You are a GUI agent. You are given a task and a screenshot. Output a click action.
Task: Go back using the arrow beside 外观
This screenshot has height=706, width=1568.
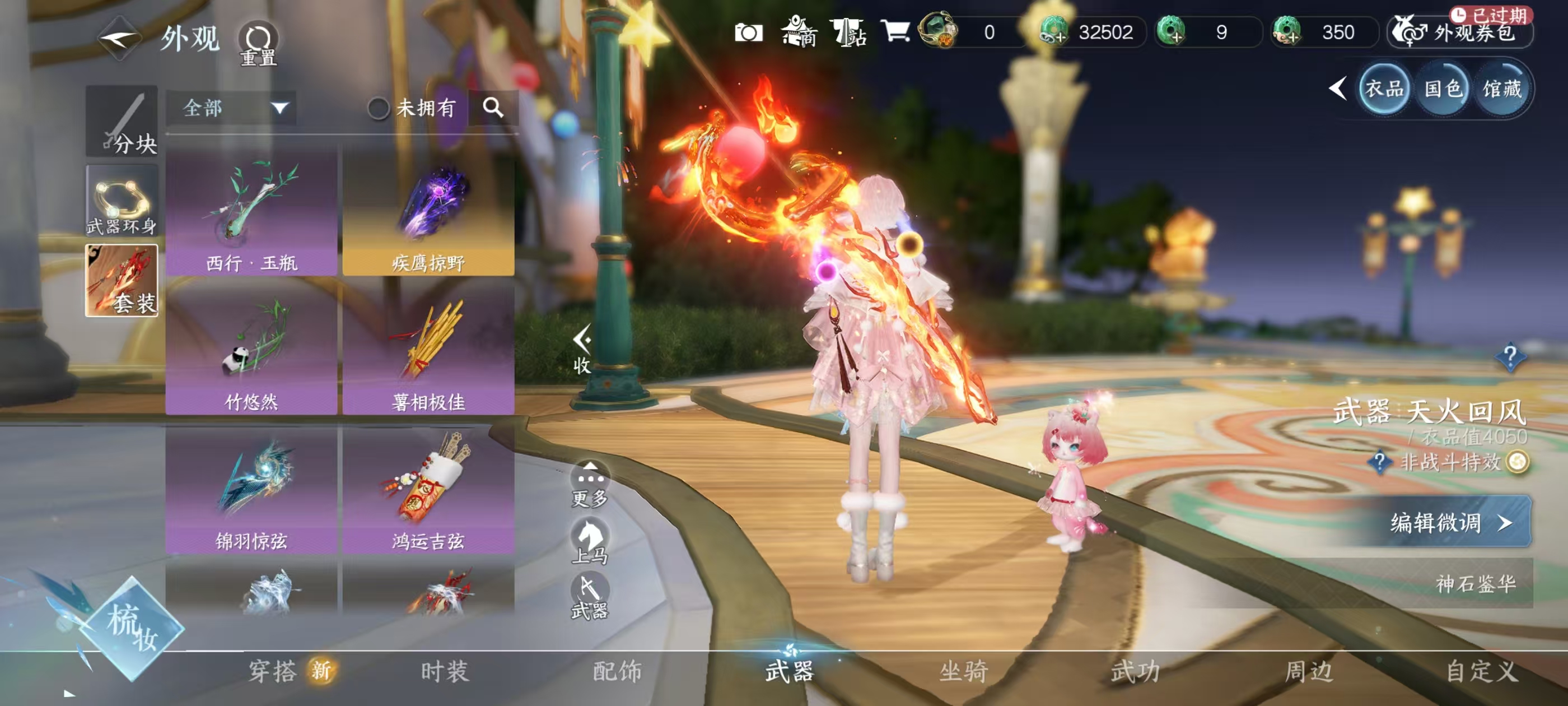click(119, 40)
